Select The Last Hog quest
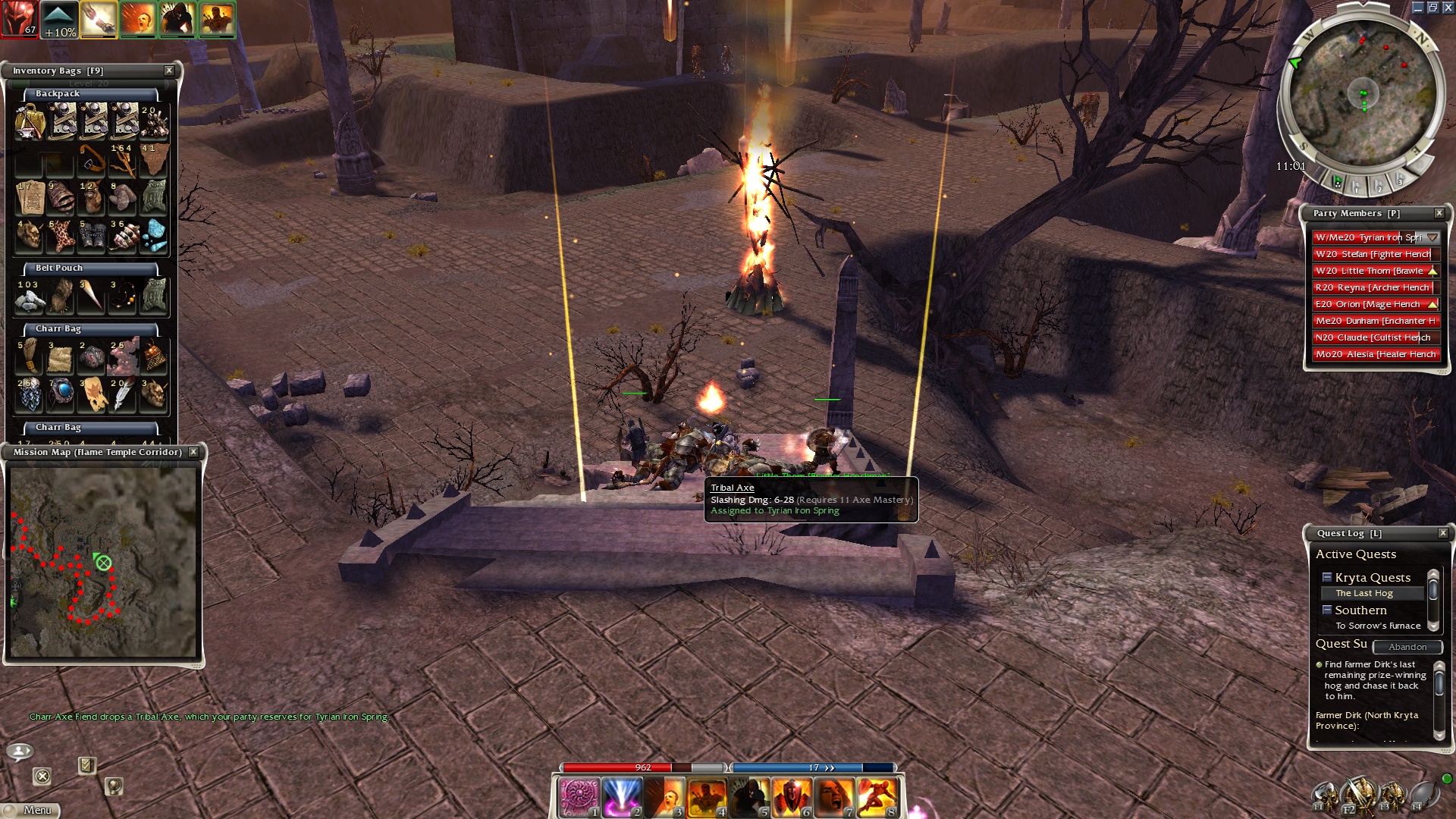This screenshot has width=1456, height=819. click(1363, 593)
